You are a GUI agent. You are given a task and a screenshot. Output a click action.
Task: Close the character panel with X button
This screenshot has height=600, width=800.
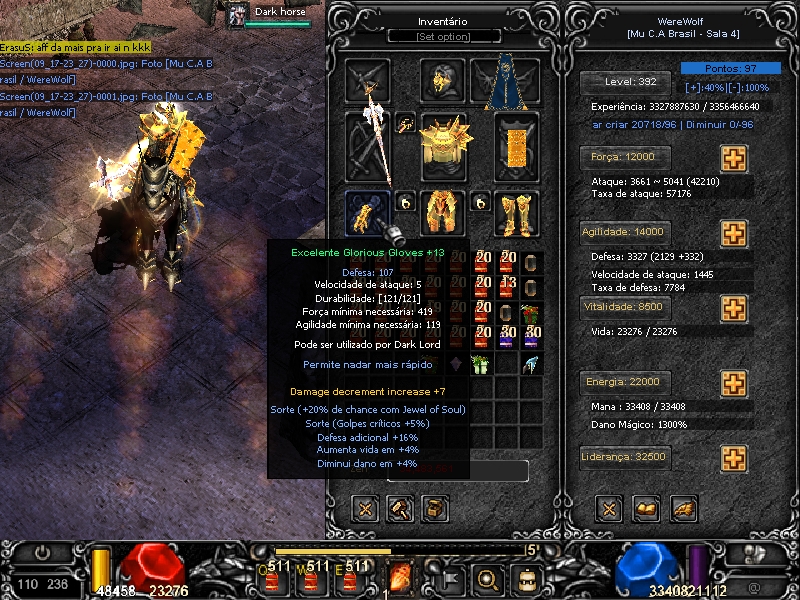(610, 509)
